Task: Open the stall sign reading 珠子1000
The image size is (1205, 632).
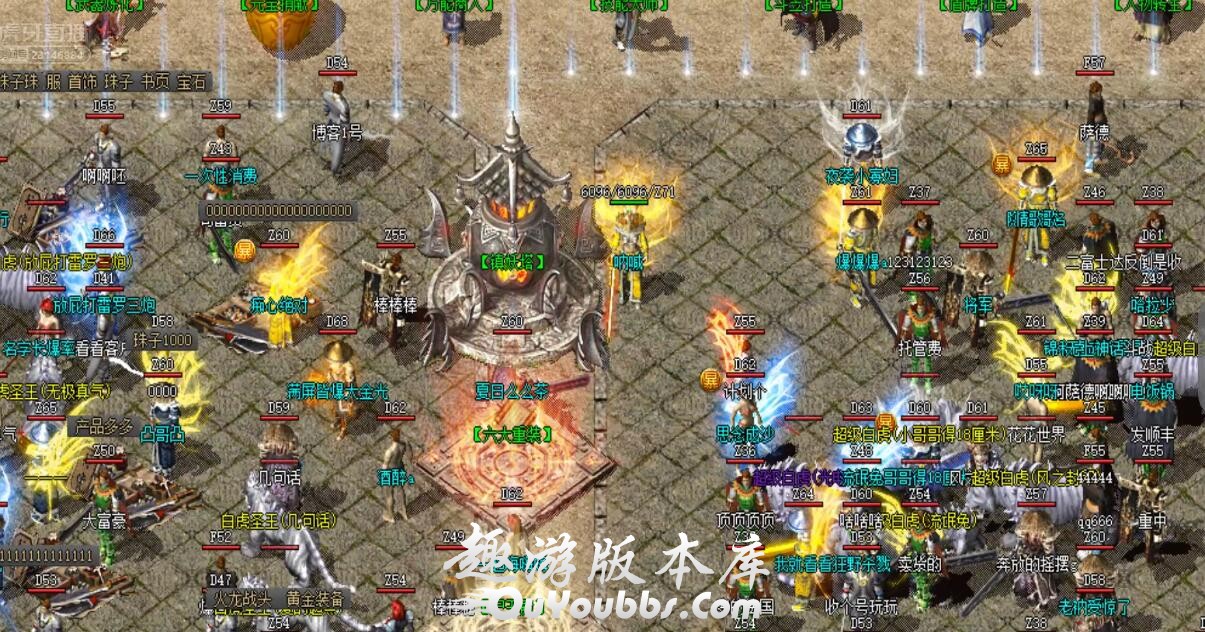Action: (162, 340)
